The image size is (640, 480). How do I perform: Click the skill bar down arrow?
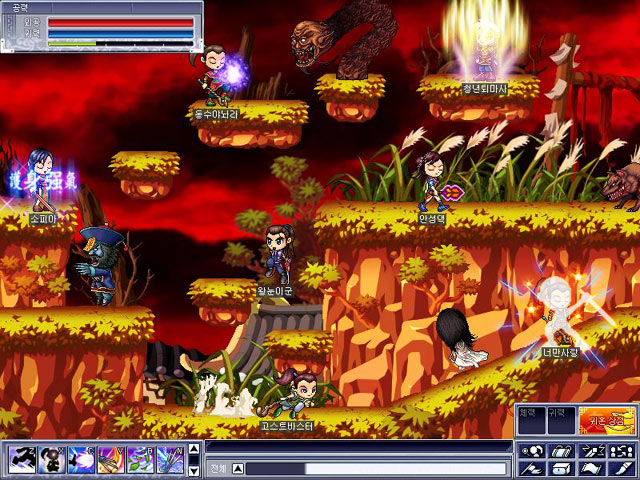(x=193, y=469)
